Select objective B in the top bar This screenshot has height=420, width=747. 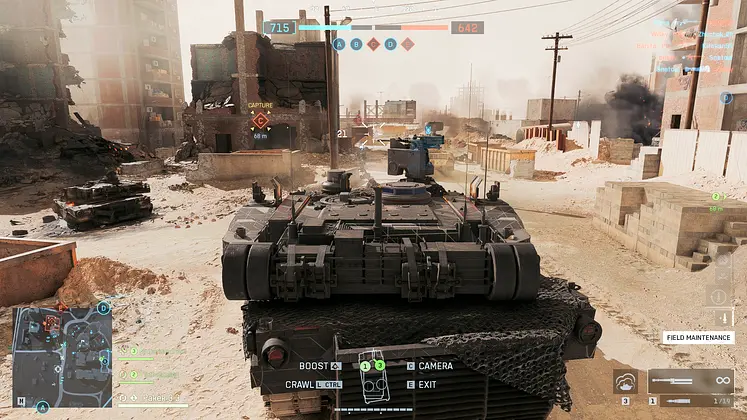[x=356, y=44]
